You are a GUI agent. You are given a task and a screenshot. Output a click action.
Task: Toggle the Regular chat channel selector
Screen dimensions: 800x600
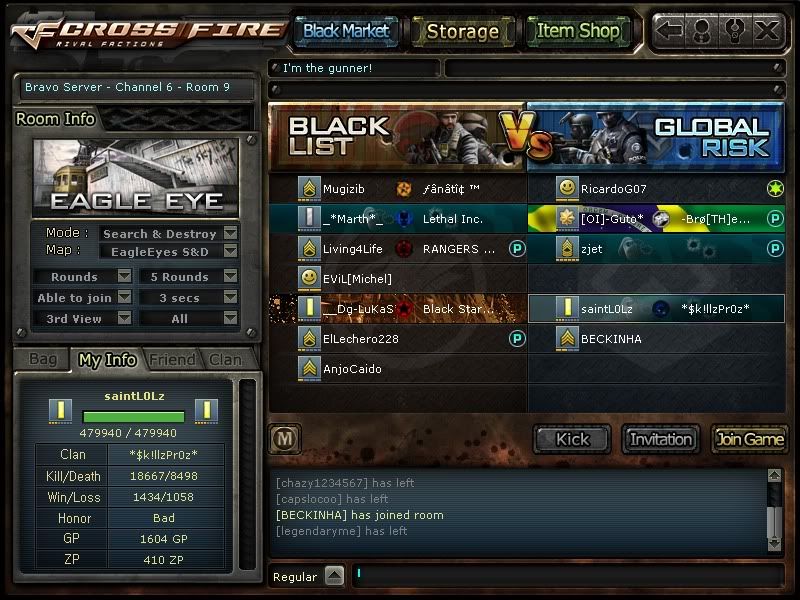pos(334,576)
